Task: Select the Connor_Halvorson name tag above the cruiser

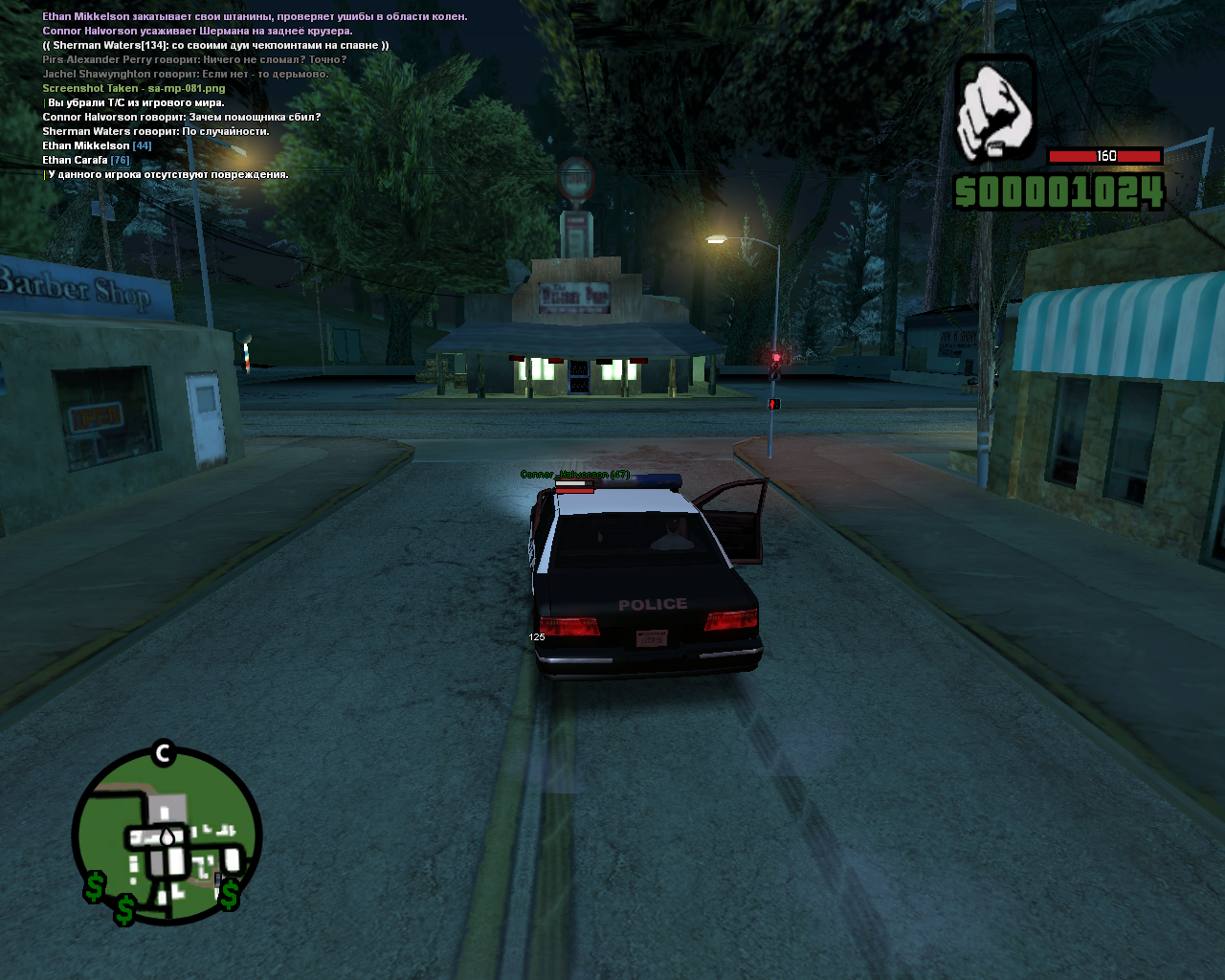Action: coord(574,475)
